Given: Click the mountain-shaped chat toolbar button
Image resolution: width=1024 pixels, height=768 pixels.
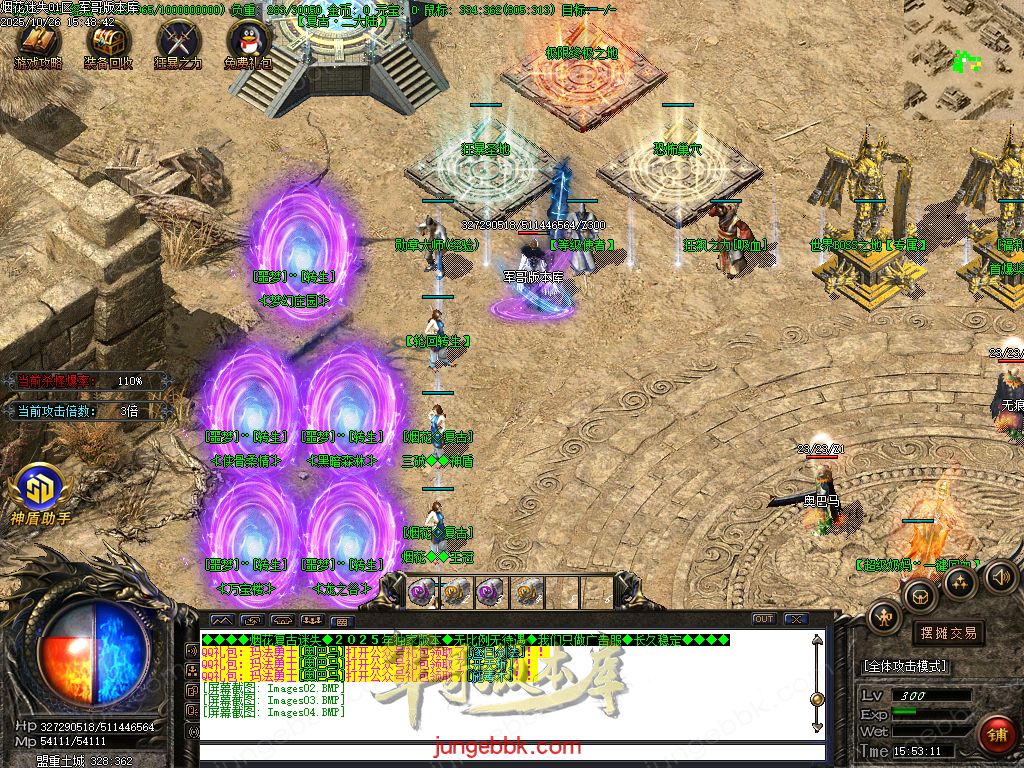Looking at the screenshot, I should pos(219,620).
